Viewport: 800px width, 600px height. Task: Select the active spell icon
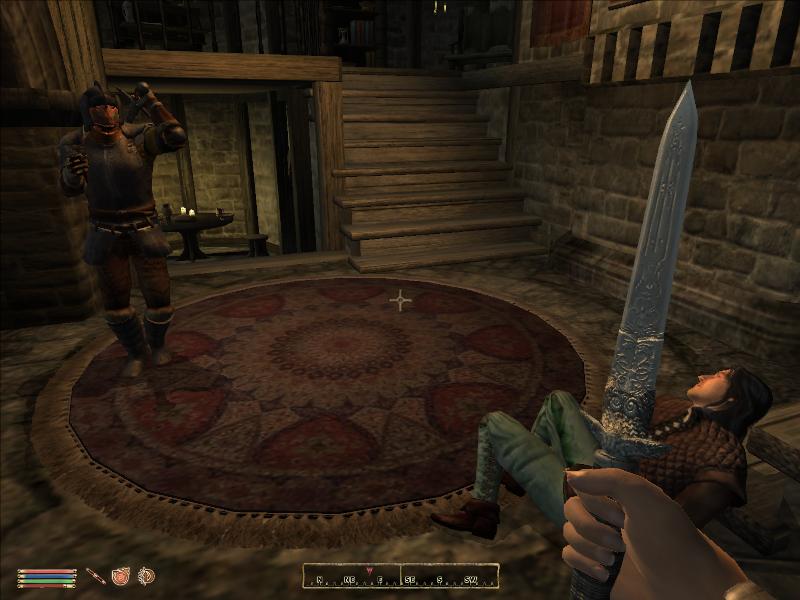click(121, 576)
